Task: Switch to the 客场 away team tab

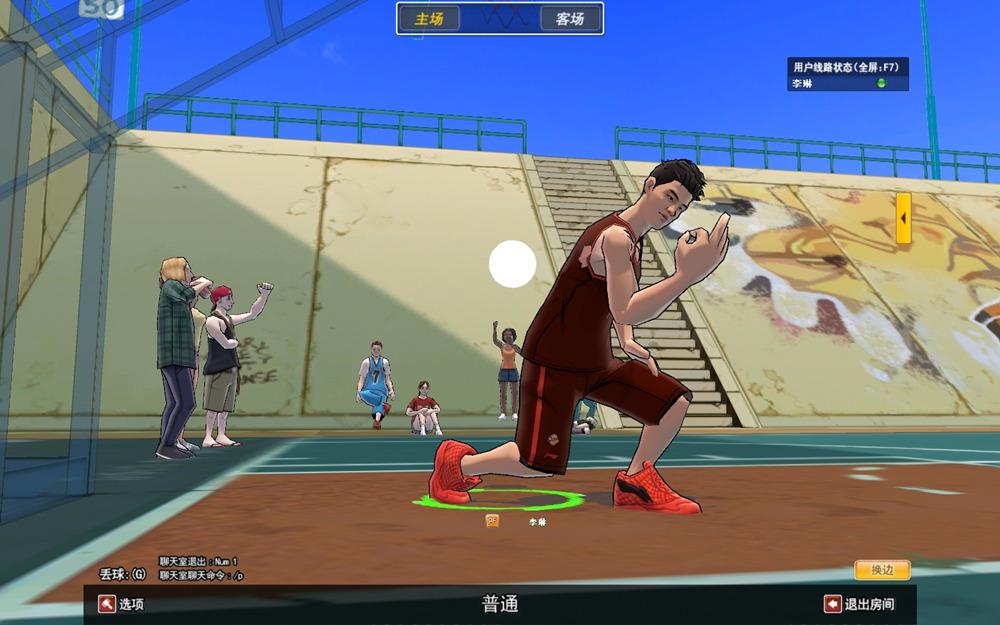Action: click(570, 18)
